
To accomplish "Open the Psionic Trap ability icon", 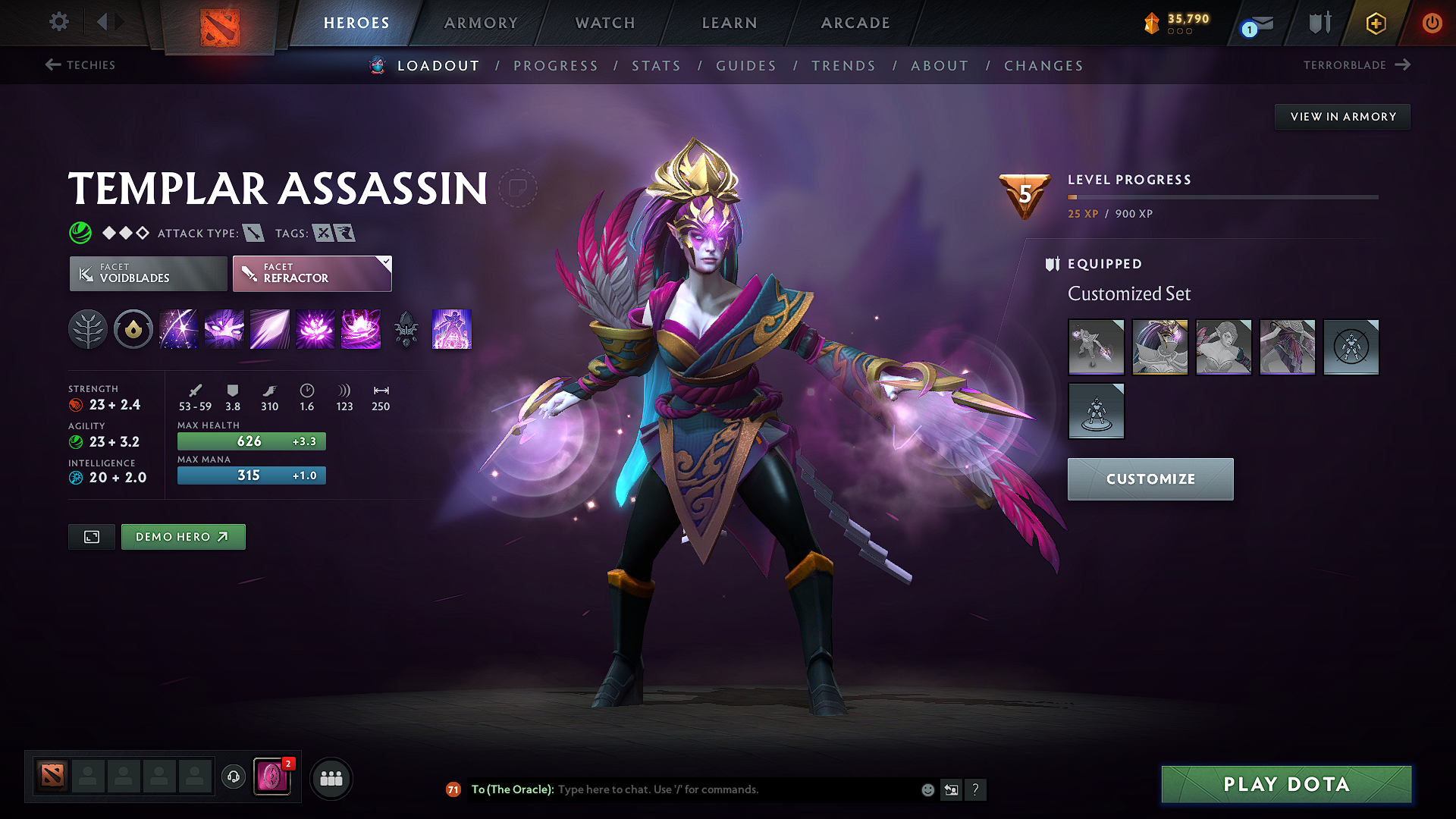I will (x=315, y=329).
